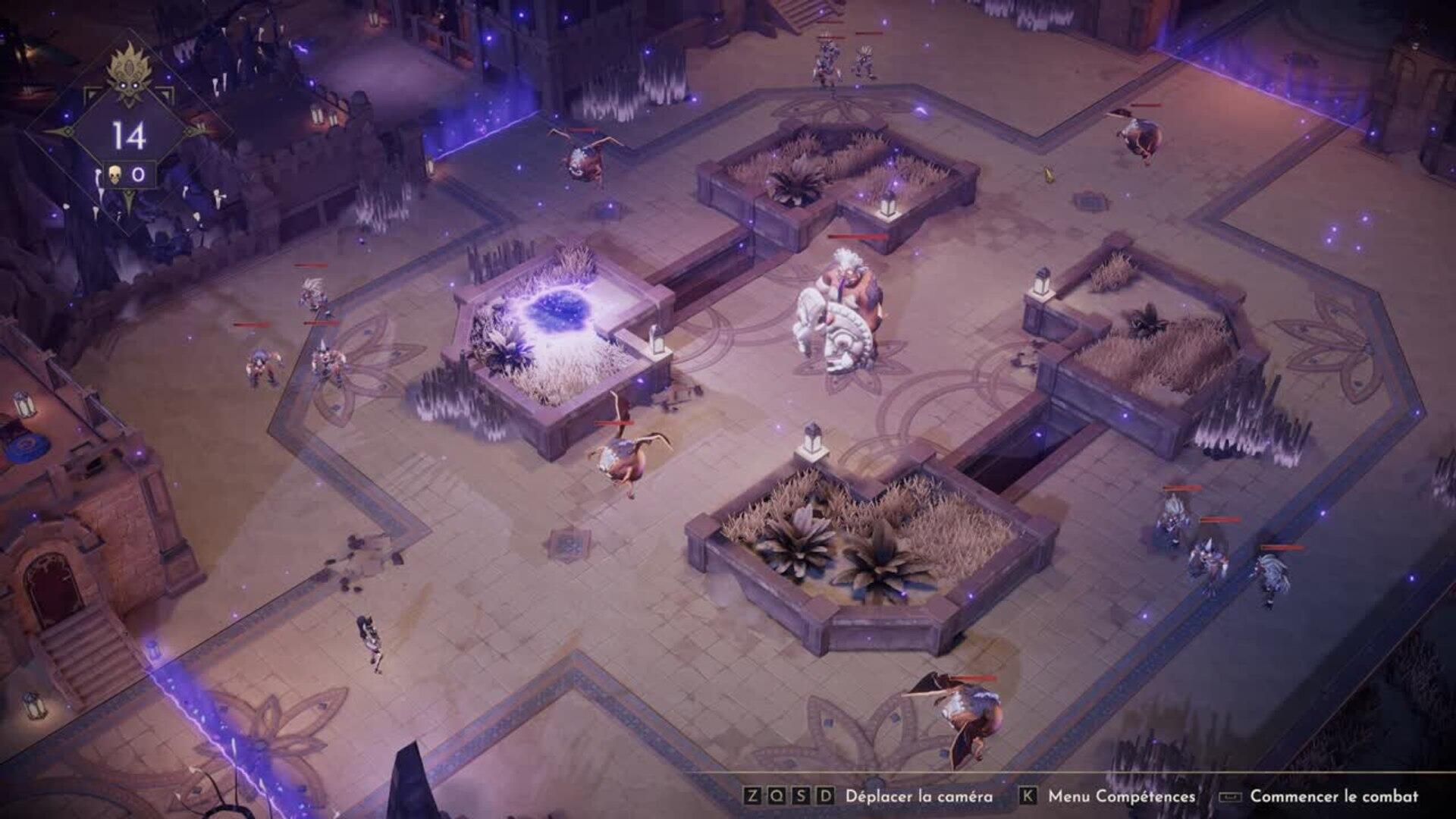Start the fight with Commencer le combat
Image resolution: width=1456 pixels, height=819 pixels.
click(1333, 796)
